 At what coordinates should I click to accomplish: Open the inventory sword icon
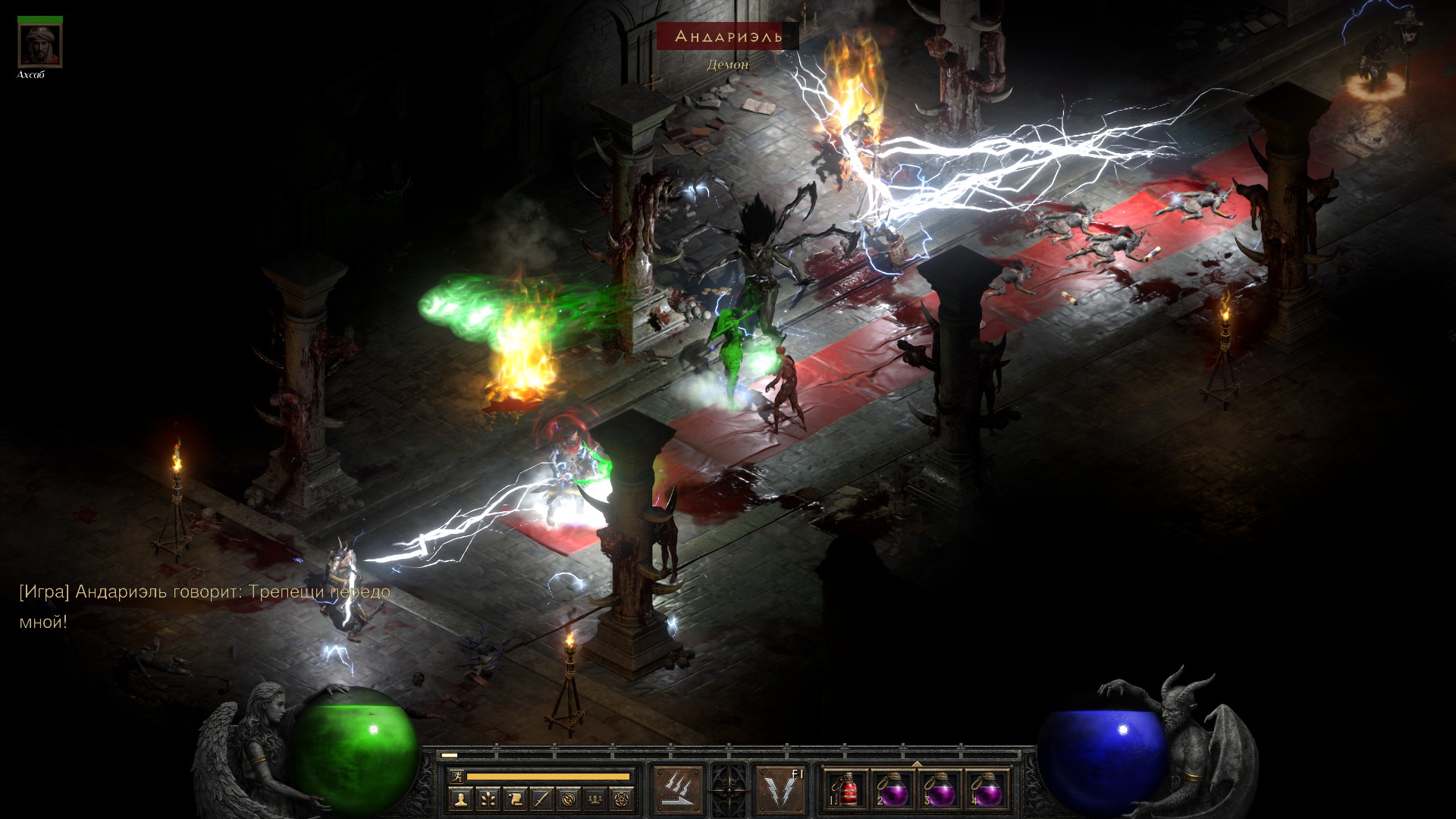click(x=542, y=799)
